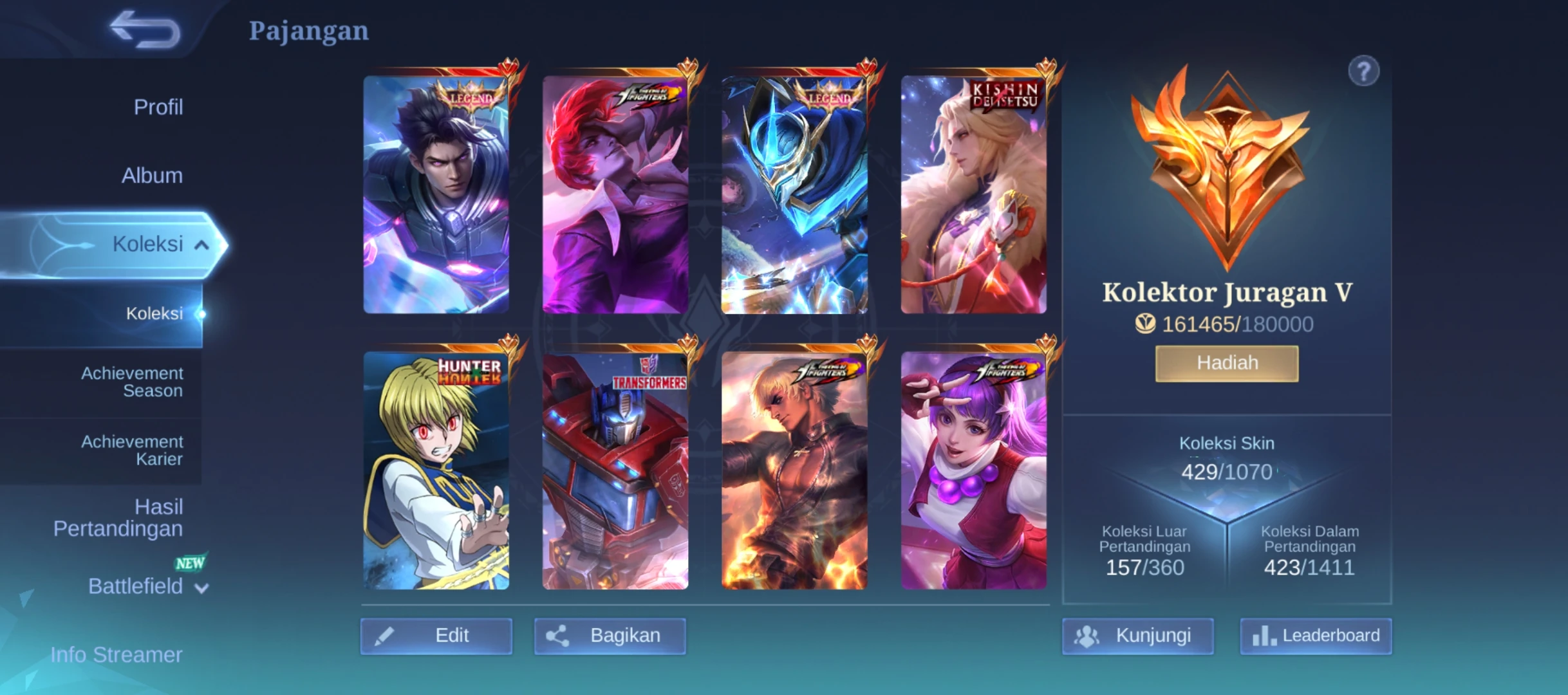Image resolution: width=1568 pixels, height=695 pixels.
Task: Show Hasil Pertandingan match history
Action: 118,517
